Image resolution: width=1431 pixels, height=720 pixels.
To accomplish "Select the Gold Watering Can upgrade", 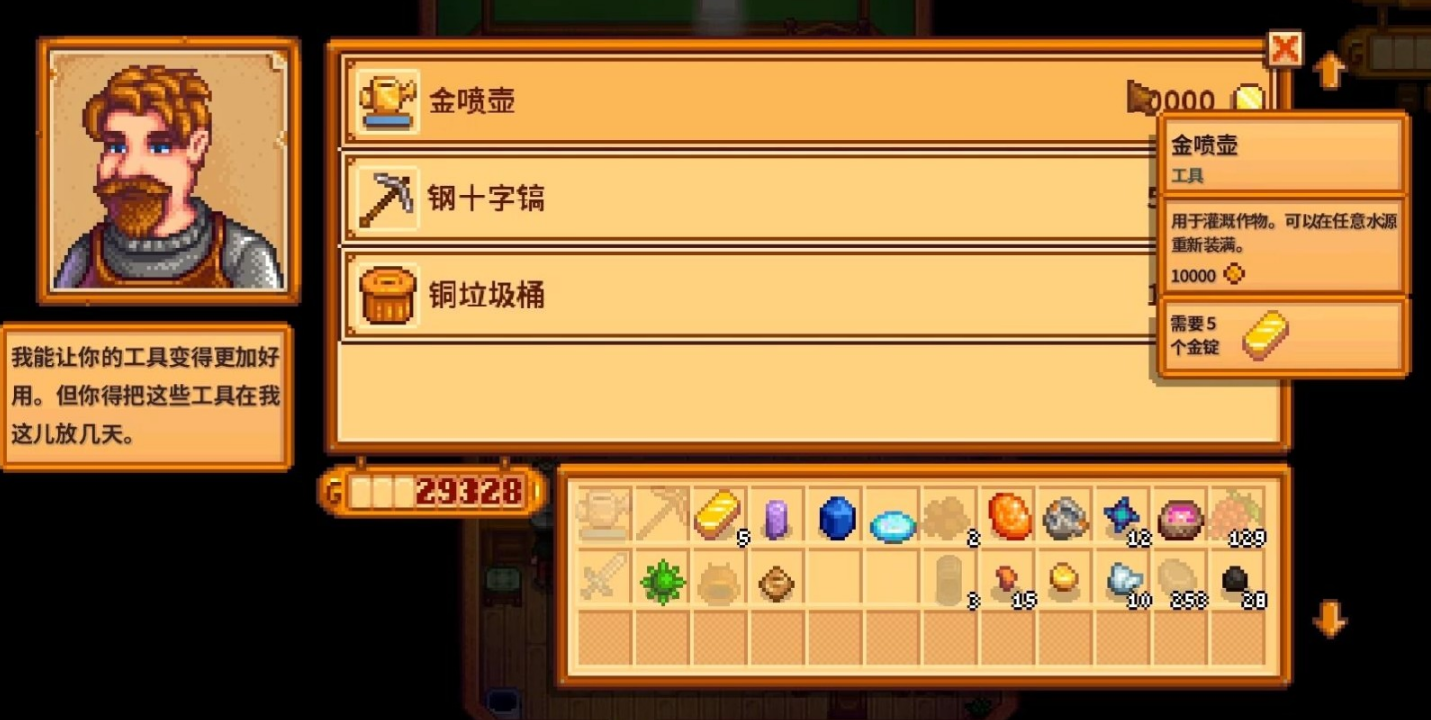I will click(700, 101).
